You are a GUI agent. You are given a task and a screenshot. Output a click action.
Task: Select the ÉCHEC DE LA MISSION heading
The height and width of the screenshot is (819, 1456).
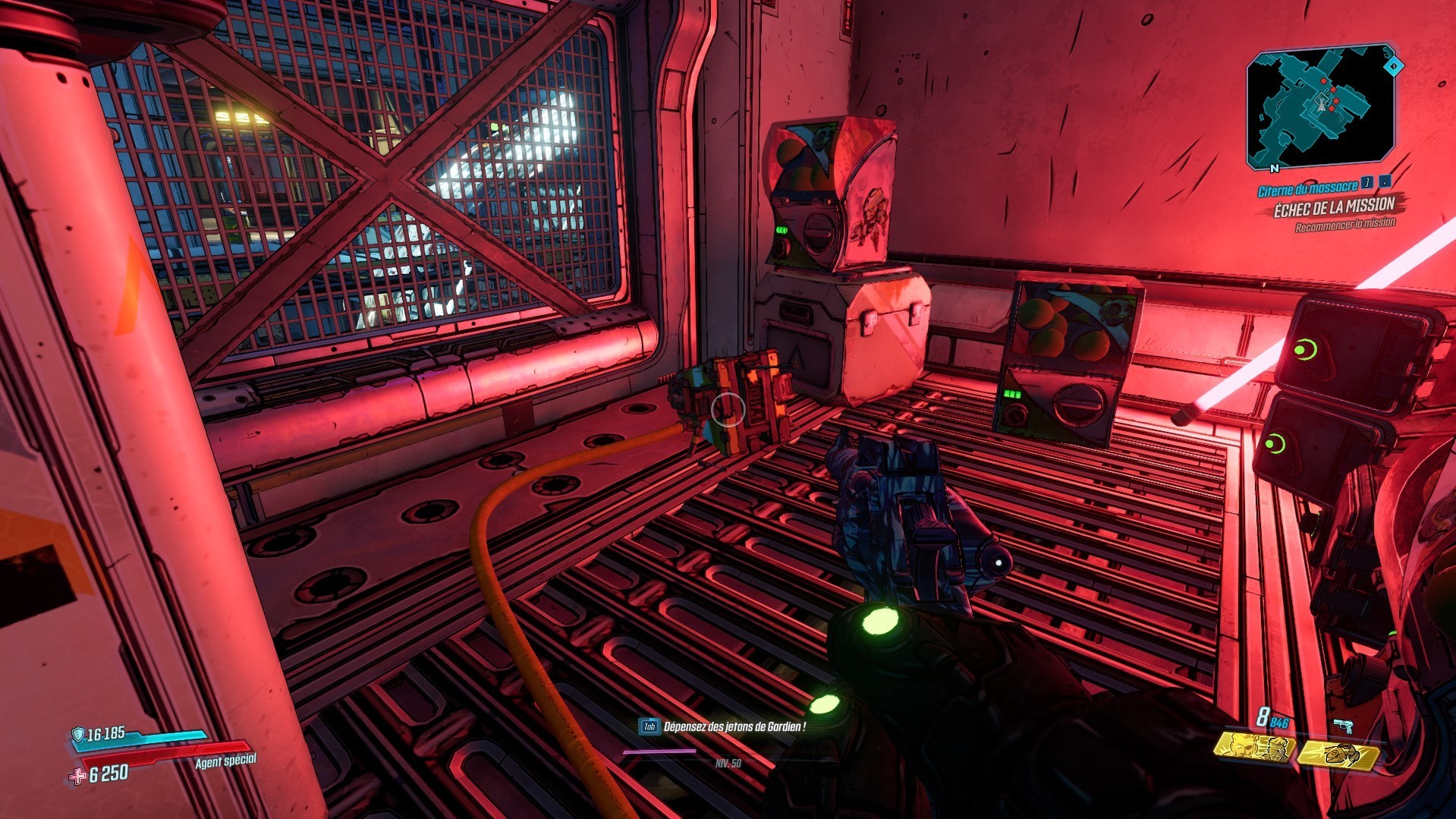pyautogui.click(x=1335, y=206)
